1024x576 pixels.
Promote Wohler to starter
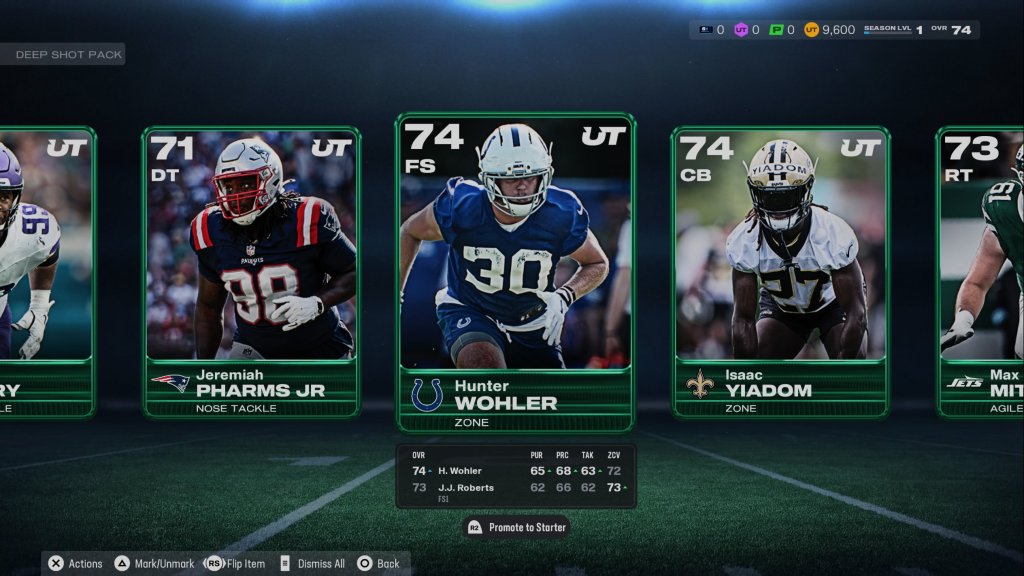[x=517, y=527]
